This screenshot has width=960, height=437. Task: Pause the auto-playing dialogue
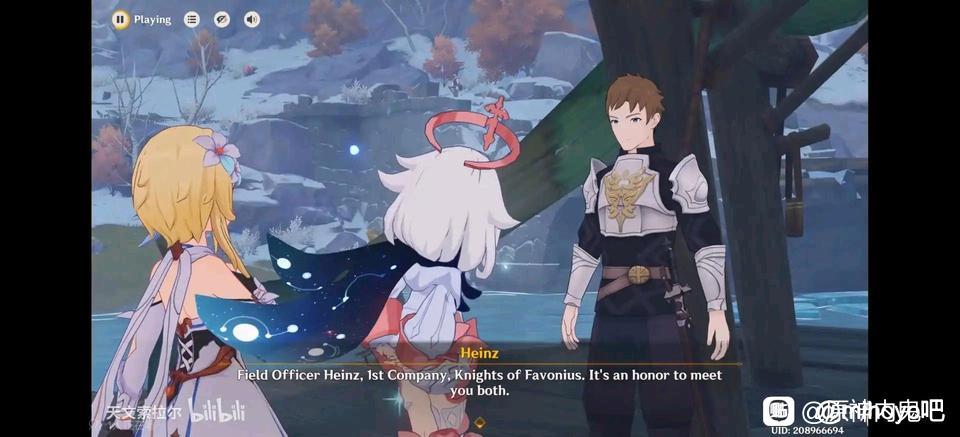point(120,19)
